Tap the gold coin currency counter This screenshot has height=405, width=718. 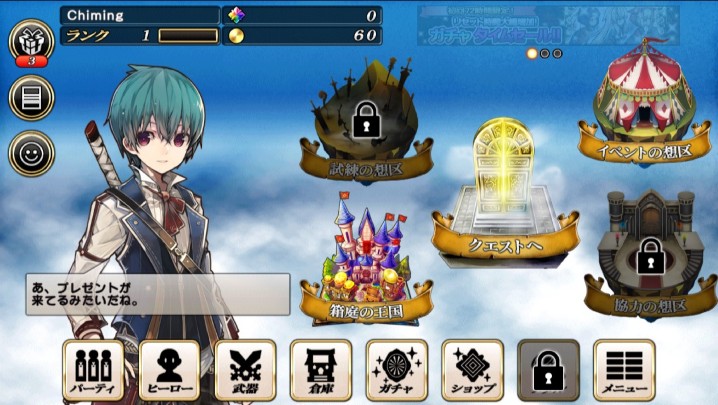click(x=302, y=36)
